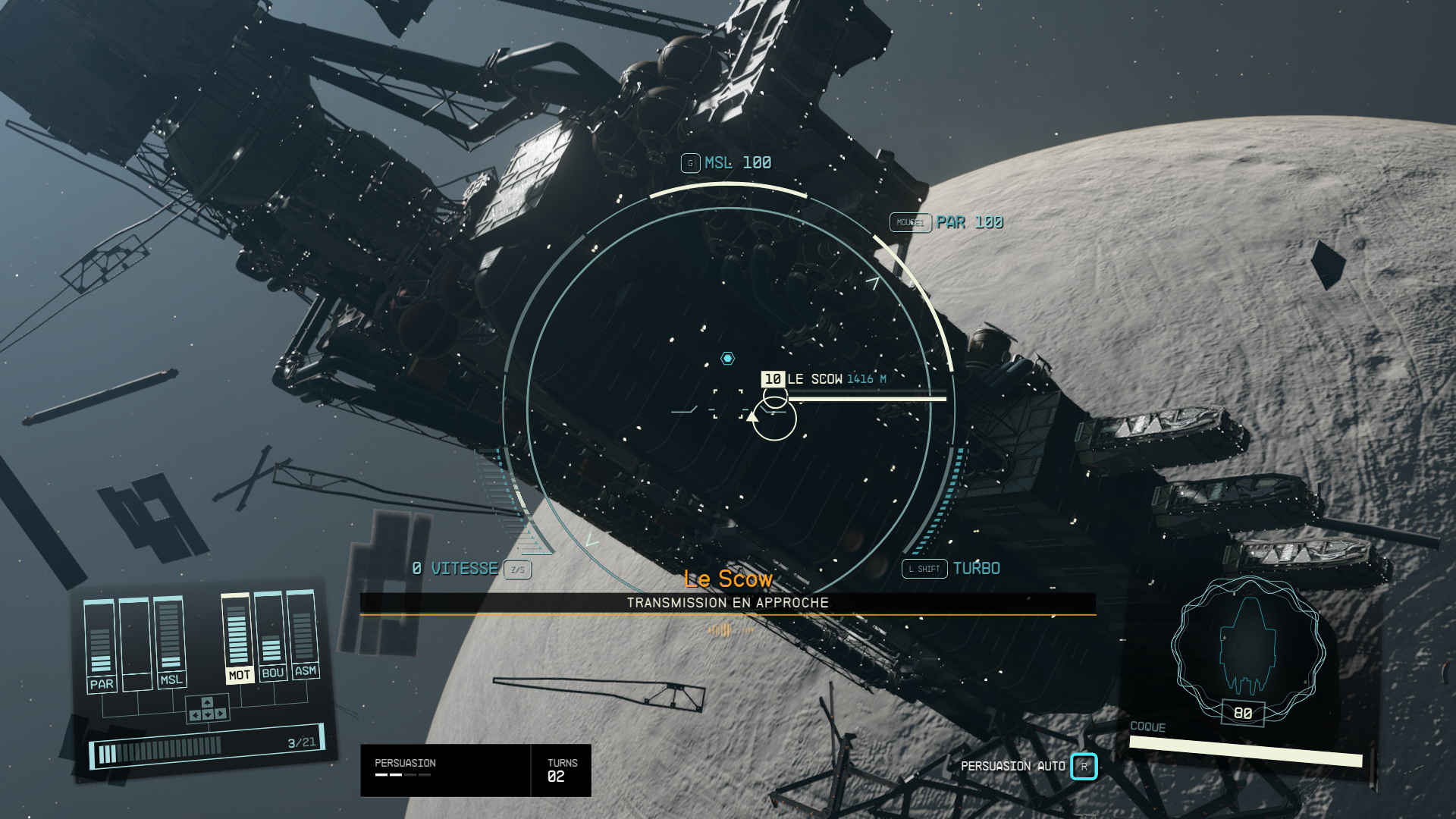Viewport: 1456px width, 819px height.
Task: Click the power allocation arrow pad
Action: tap(207, 709)
